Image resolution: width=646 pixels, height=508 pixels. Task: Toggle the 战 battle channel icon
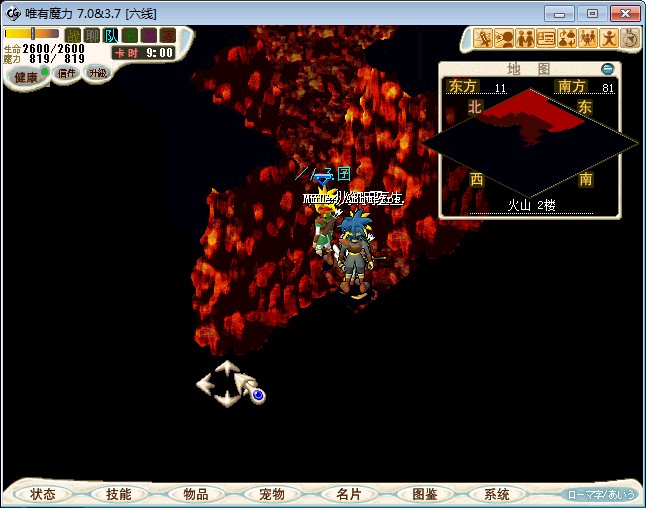73,36
